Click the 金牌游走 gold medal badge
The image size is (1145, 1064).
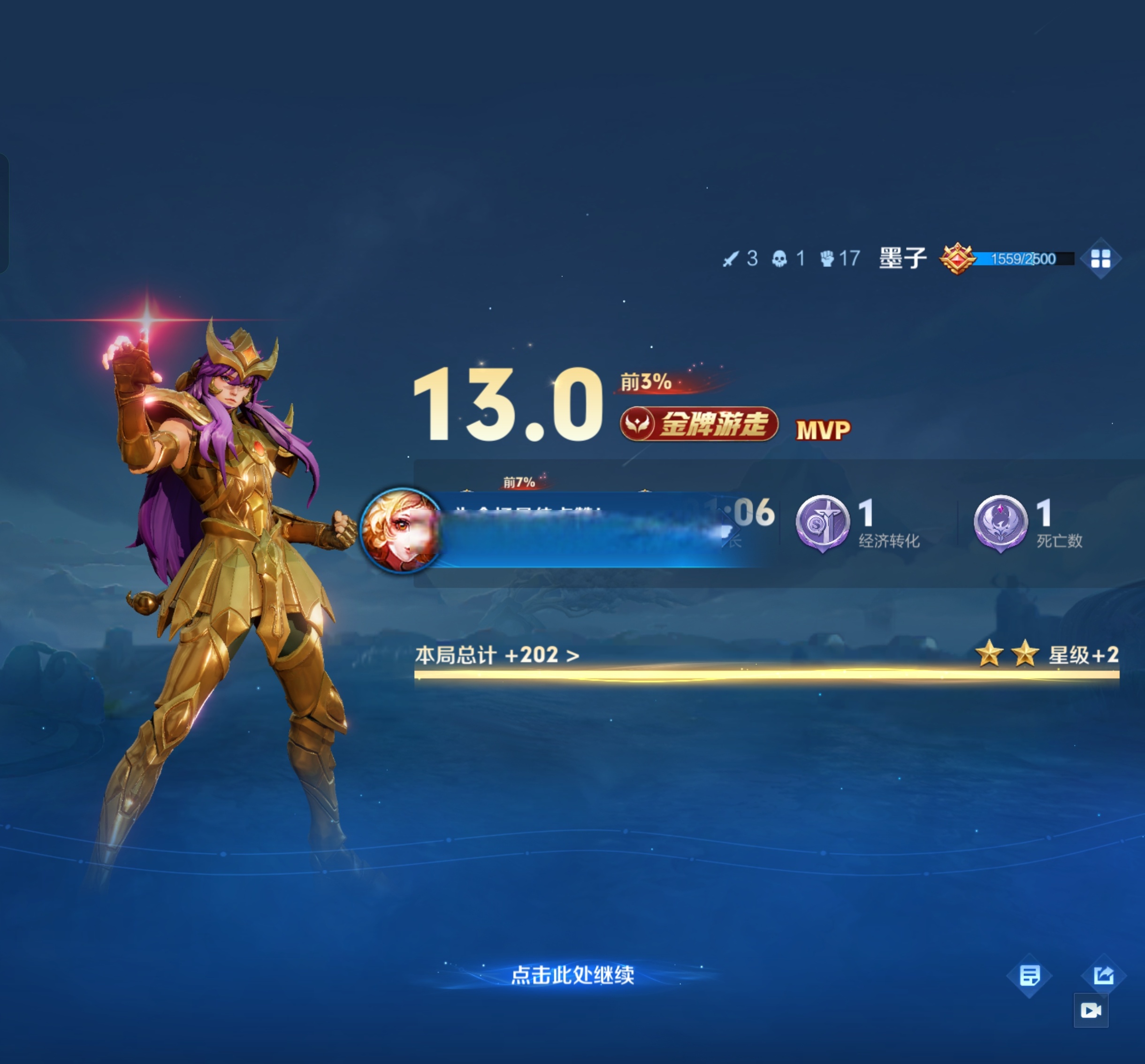coord(699,424)
